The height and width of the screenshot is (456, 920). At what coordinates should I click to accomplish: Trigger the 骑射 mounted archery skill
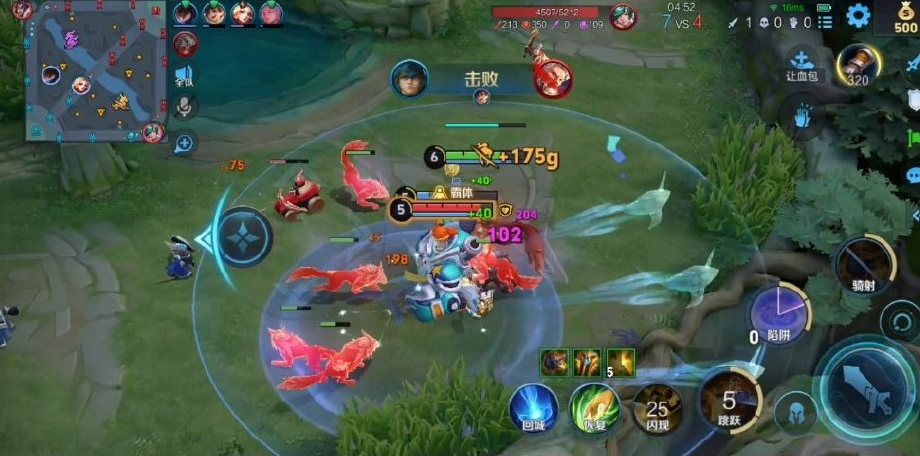(x=865, y=266)
